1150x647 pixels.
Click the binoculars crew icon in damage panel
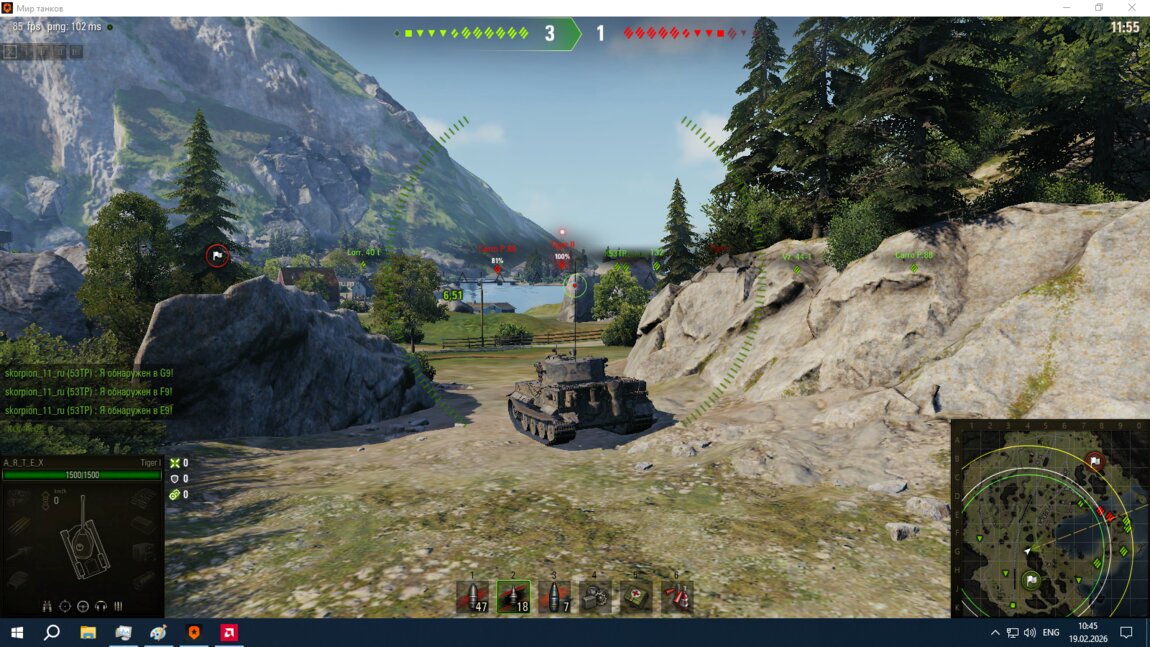click(48, 606)
